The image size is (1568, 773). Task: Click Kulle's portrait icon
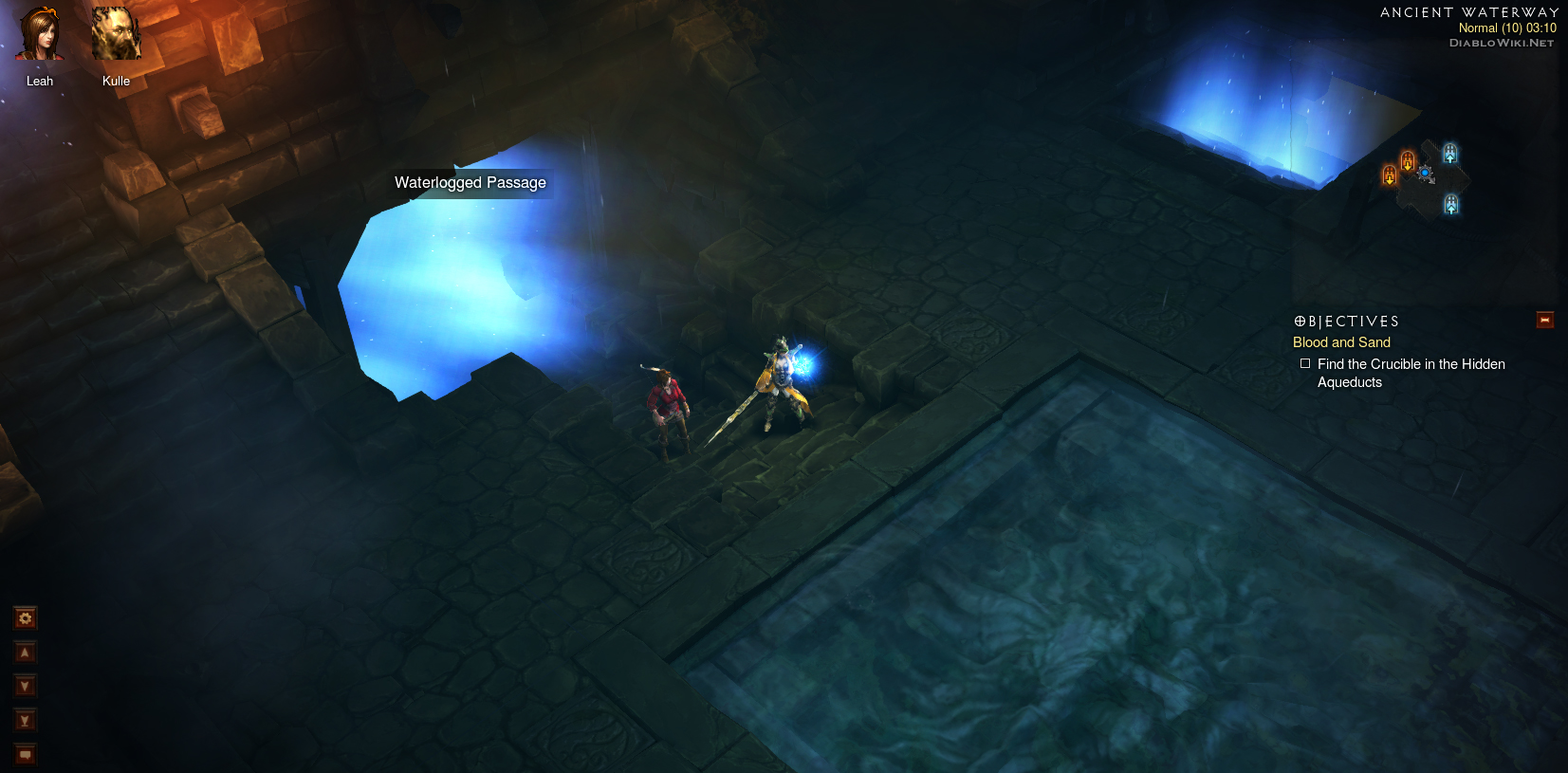[x=116, y=35]
